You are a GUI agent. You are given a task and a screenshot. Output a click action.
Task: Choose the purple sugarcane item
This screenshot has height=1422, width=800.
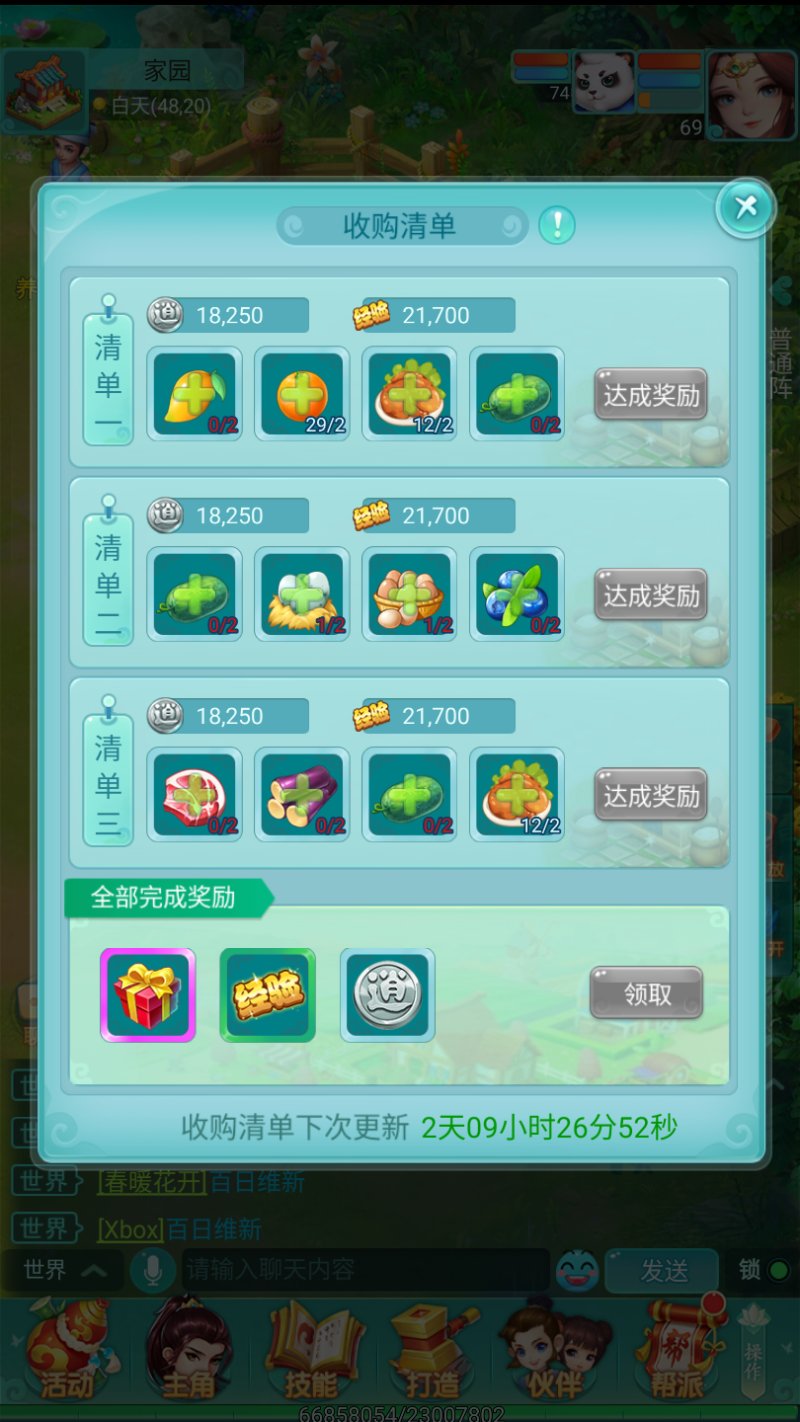pos(302,794)
